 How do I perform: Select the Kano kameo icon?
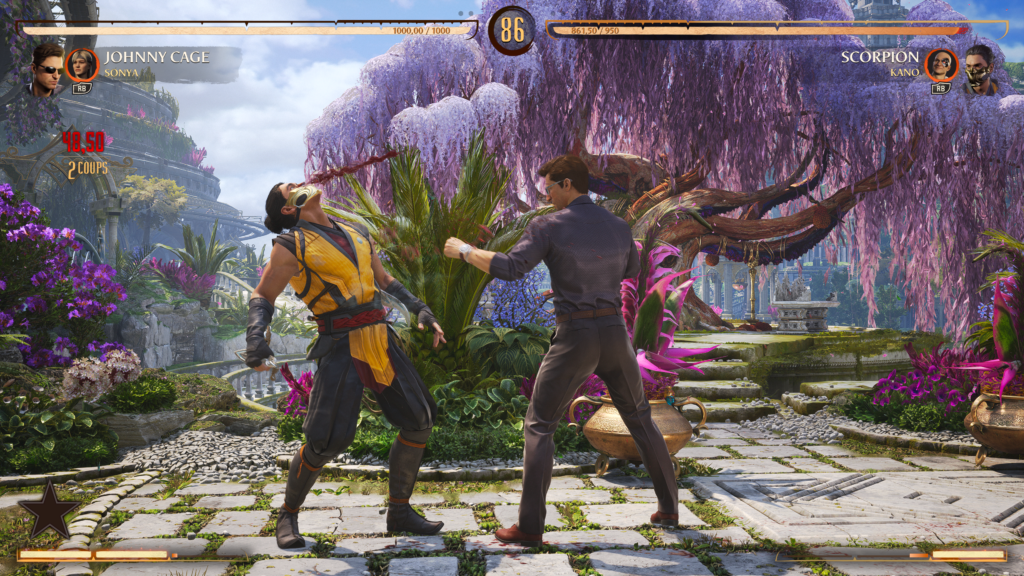(x=941, y=65)
